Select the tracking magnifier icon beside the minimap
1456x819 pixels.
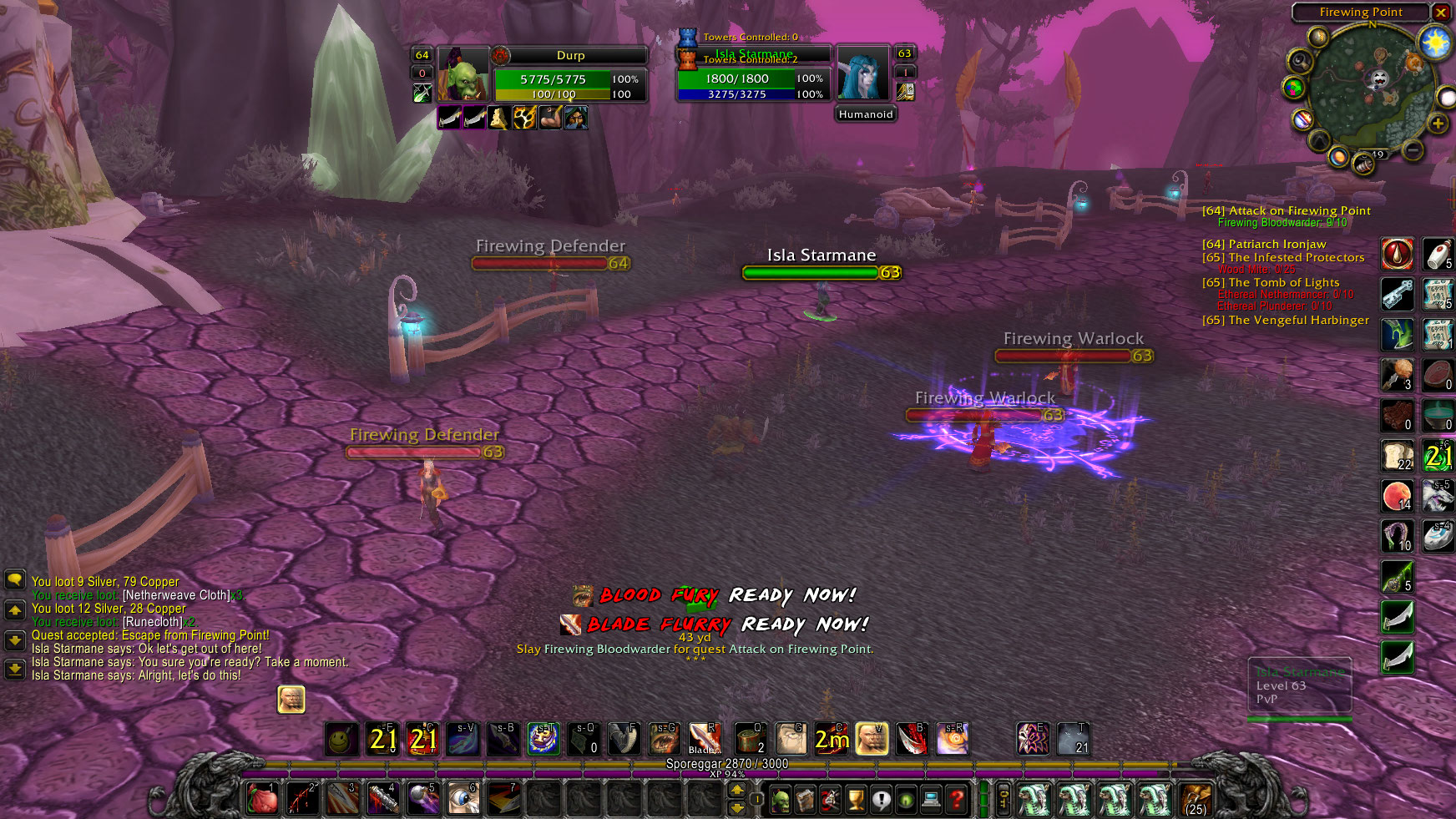(1300, 63)
